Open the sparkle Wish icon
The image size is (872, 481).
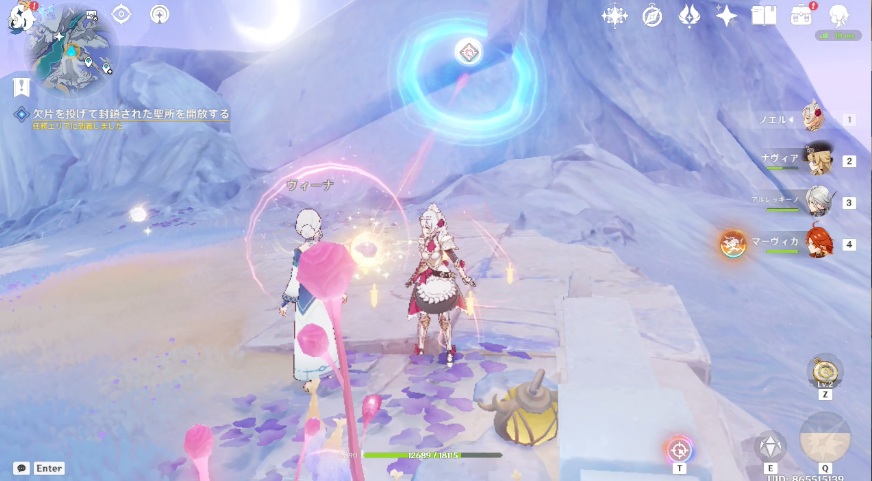click(x=727, y=15)
